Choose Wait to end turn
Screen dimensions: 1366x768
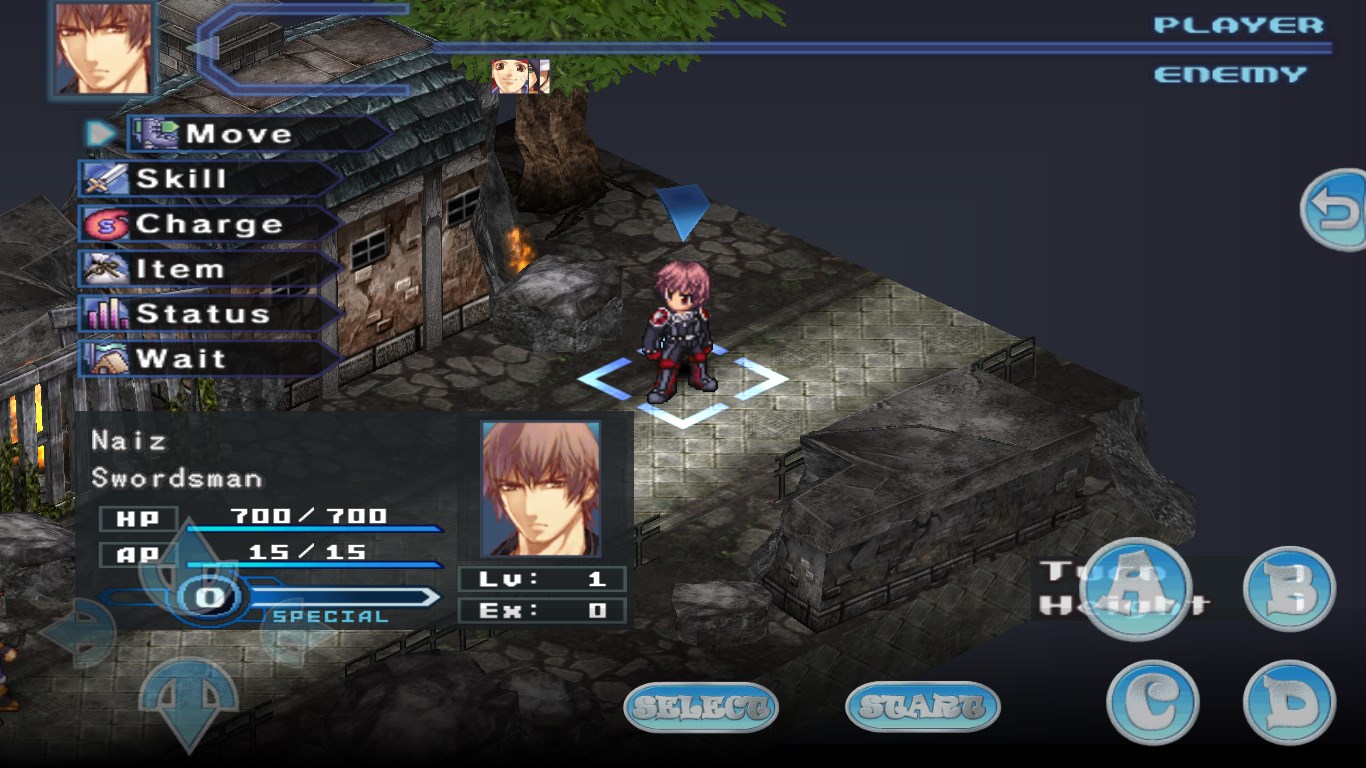click(210, 359)
